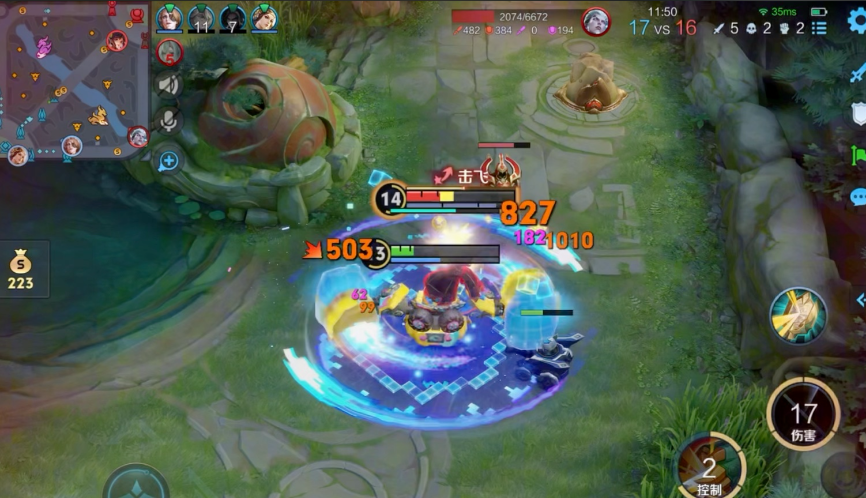Activate the golden equipment active skill
The height and width of the screenshot is (498, 866).
pyautogui.click(x=797, y=316)
